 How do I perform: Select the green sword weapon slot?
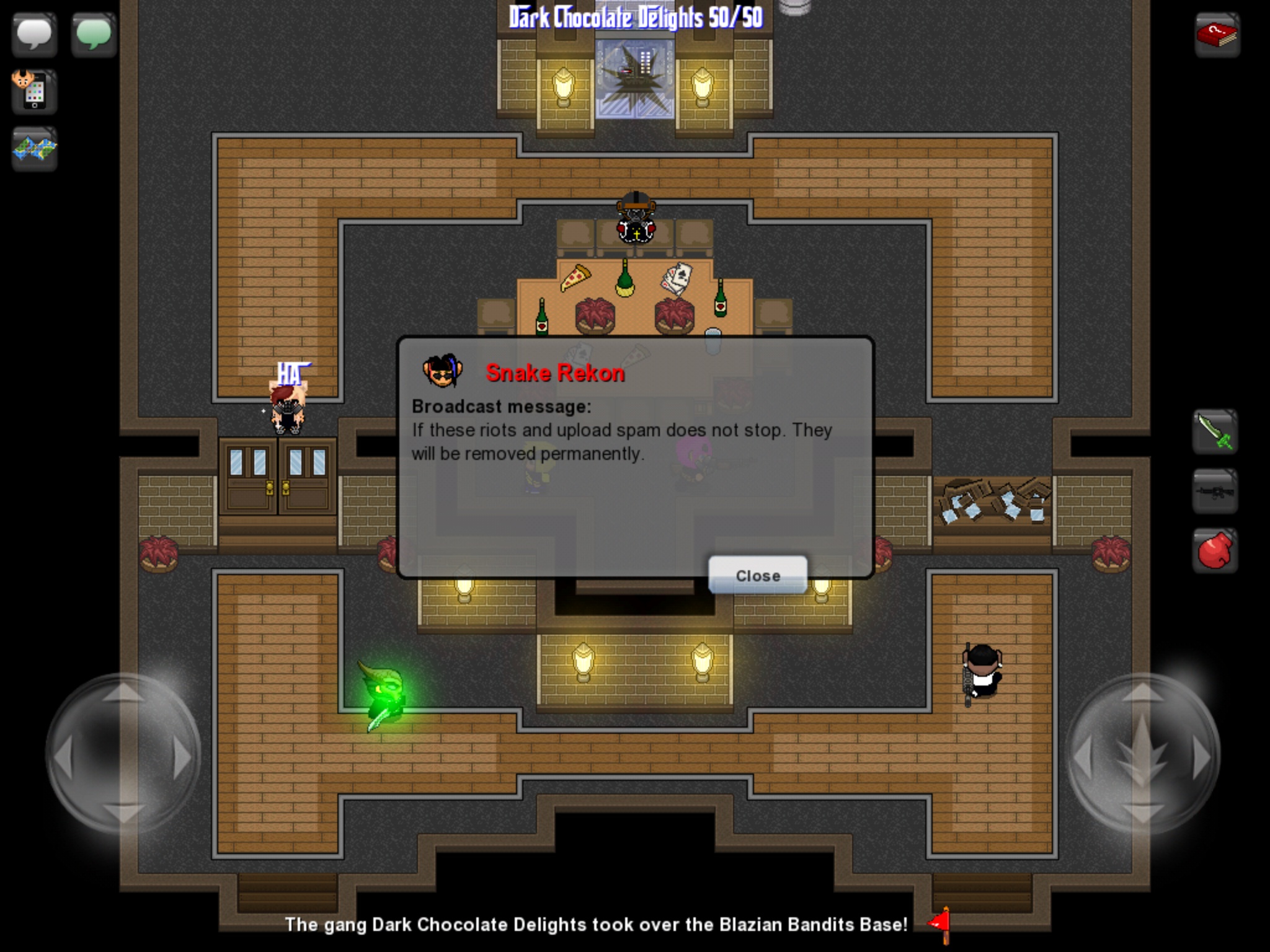(1215, 432)
